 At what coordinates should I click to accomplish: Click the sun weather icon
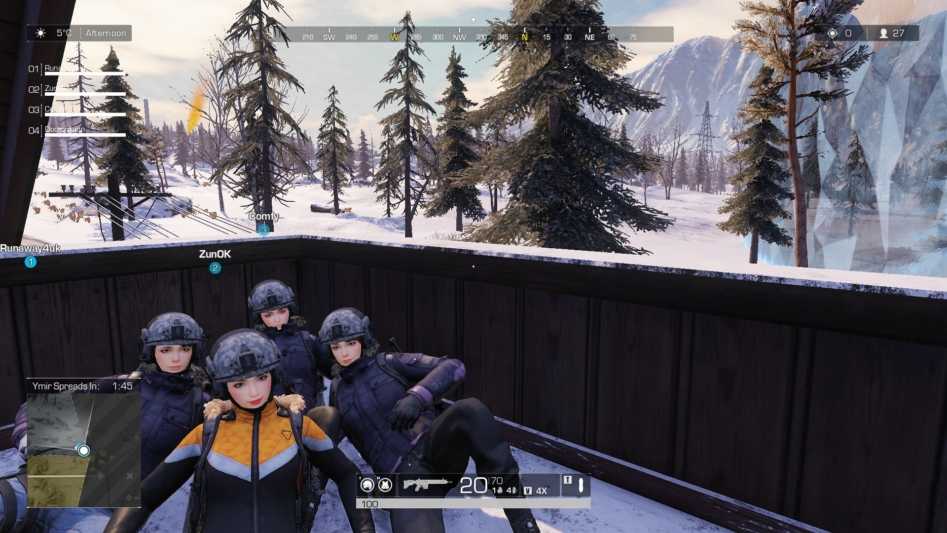click(41, 33)
